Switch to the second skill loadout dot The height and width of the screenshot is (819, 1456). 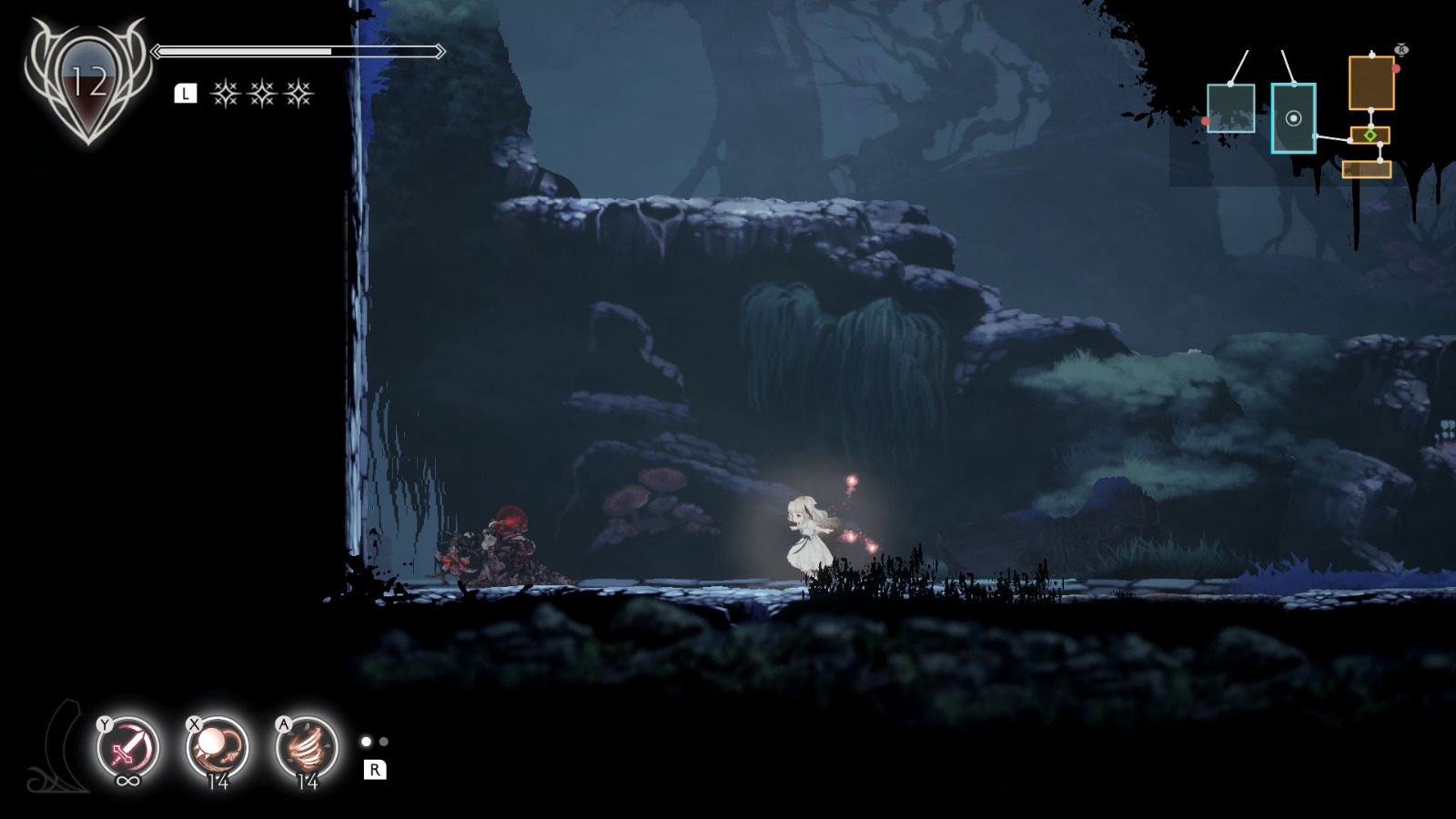pyautogui.click(x=383, y=742)
